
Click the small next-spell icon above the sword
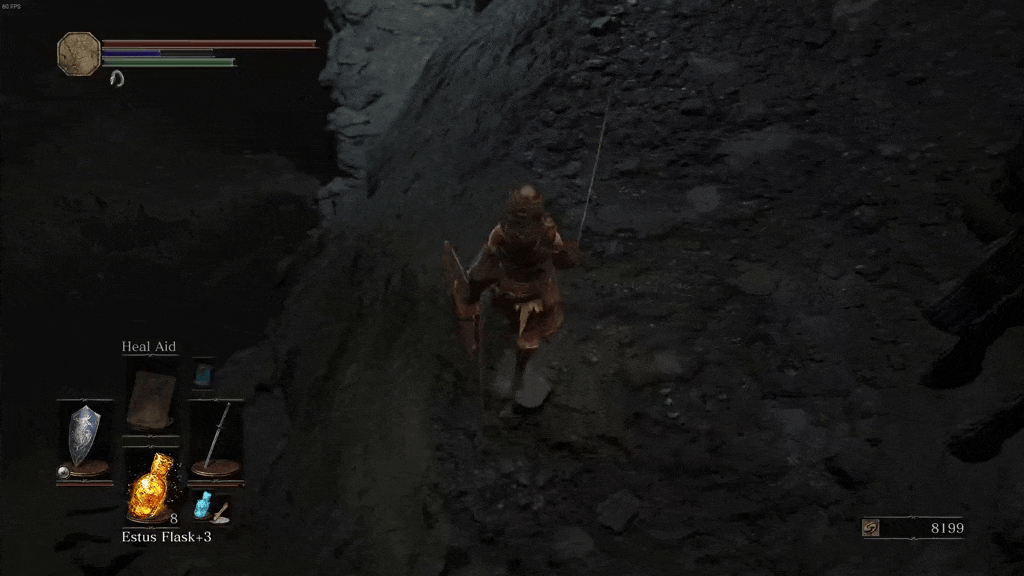203,373
